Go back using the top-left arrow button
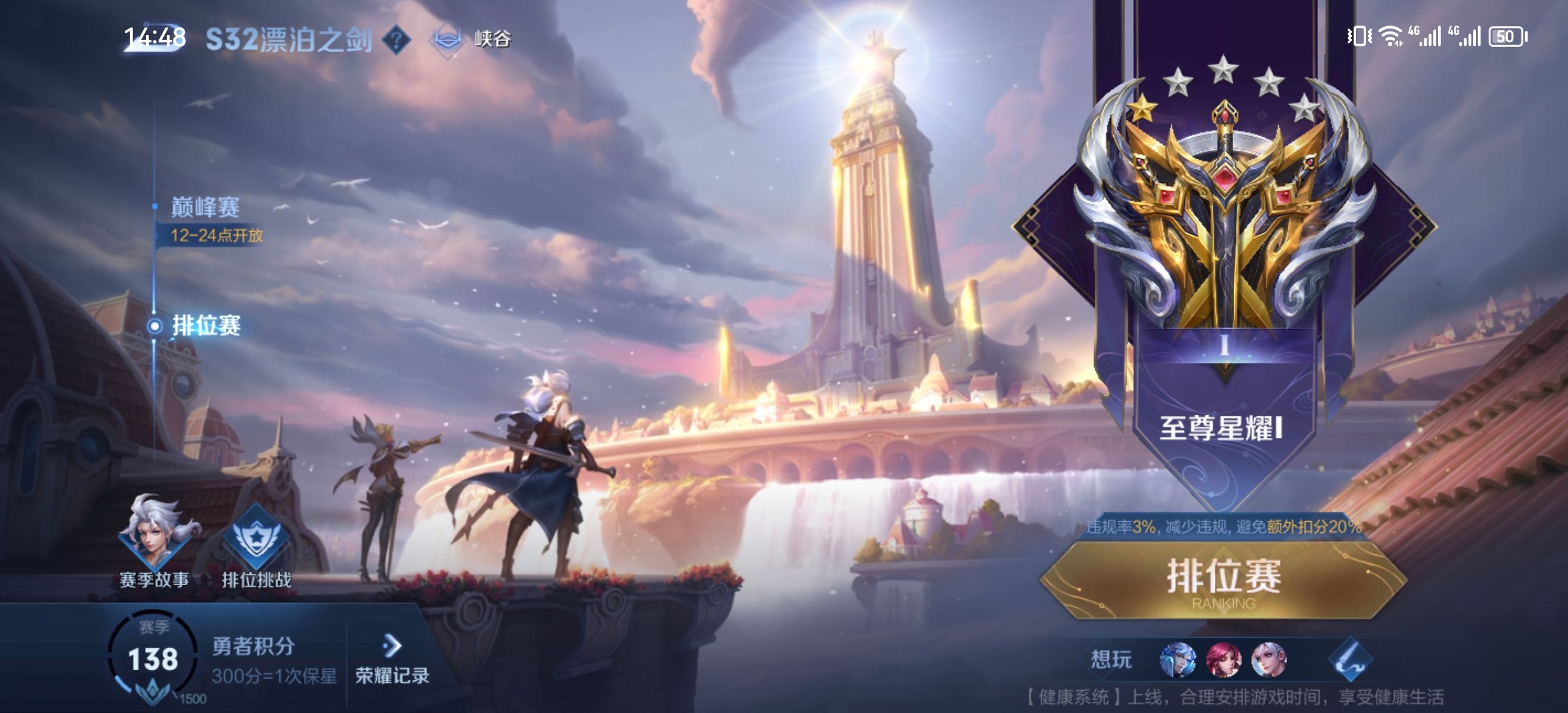This screenshot has width=1568, height=713. click(154, 39)
